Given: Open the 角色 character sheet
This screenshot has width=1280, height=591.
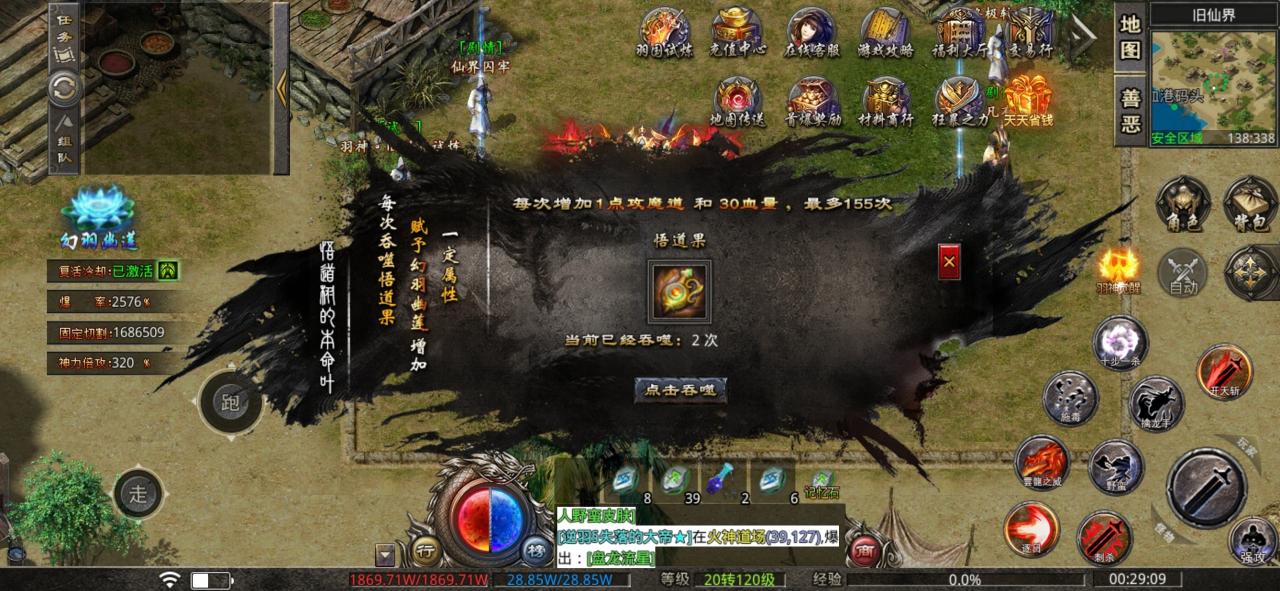Looking at the screenshot, I should tap(1183, 203).
